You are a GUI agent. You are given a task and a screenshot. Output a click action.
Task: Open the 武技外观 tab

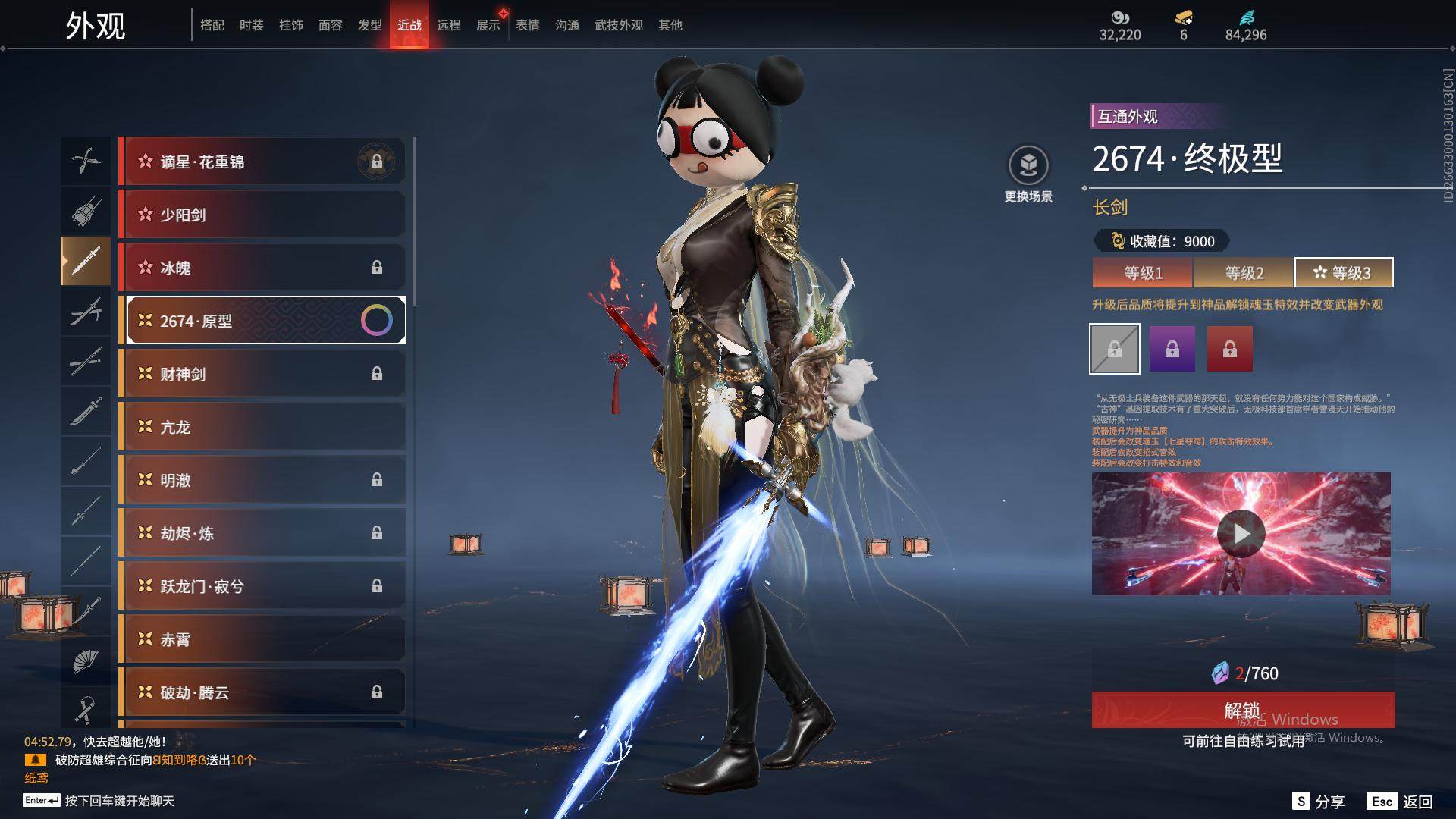[618, 25]
